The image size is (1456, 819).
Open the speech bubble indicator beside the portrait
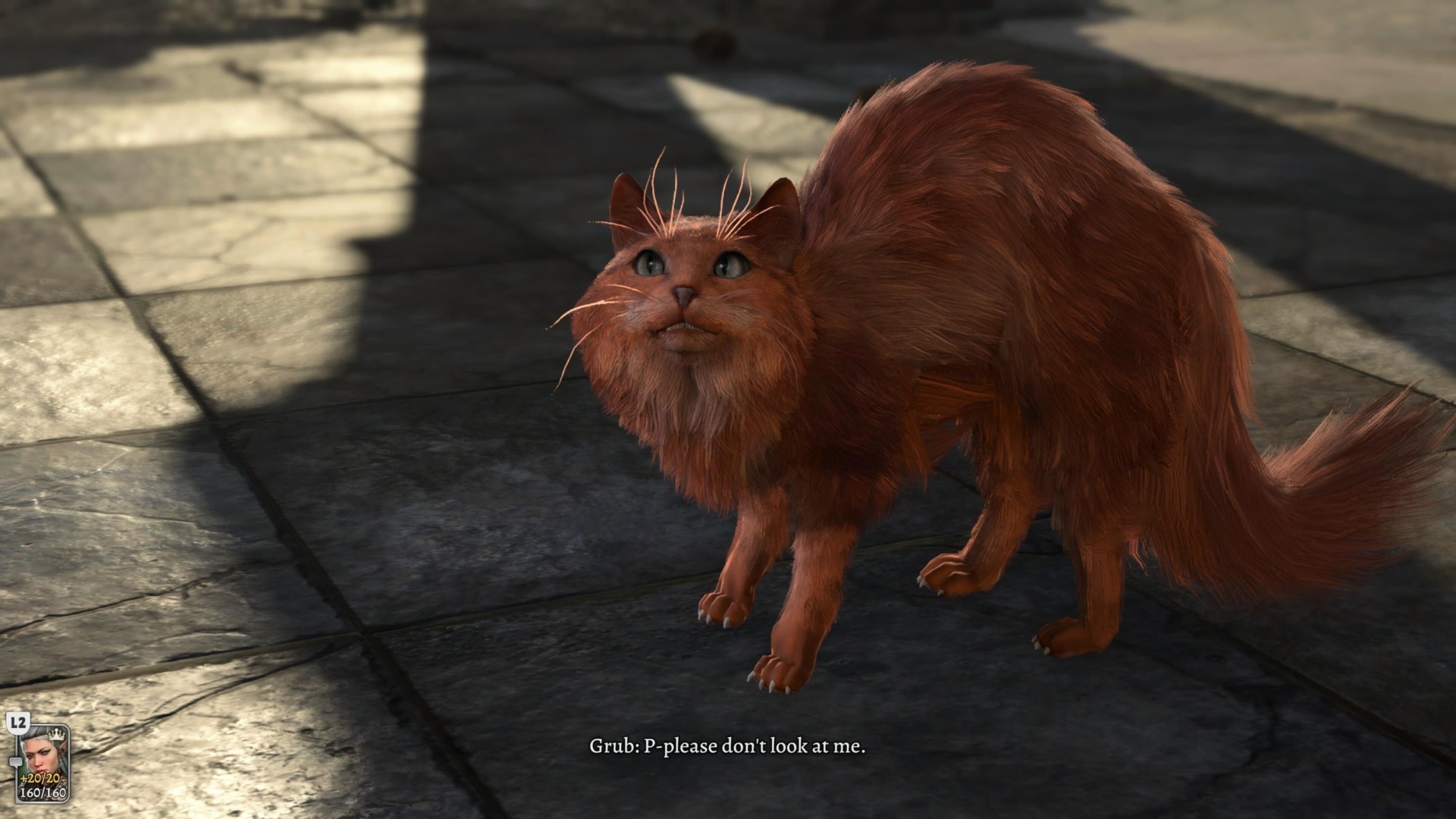point(16,762)
